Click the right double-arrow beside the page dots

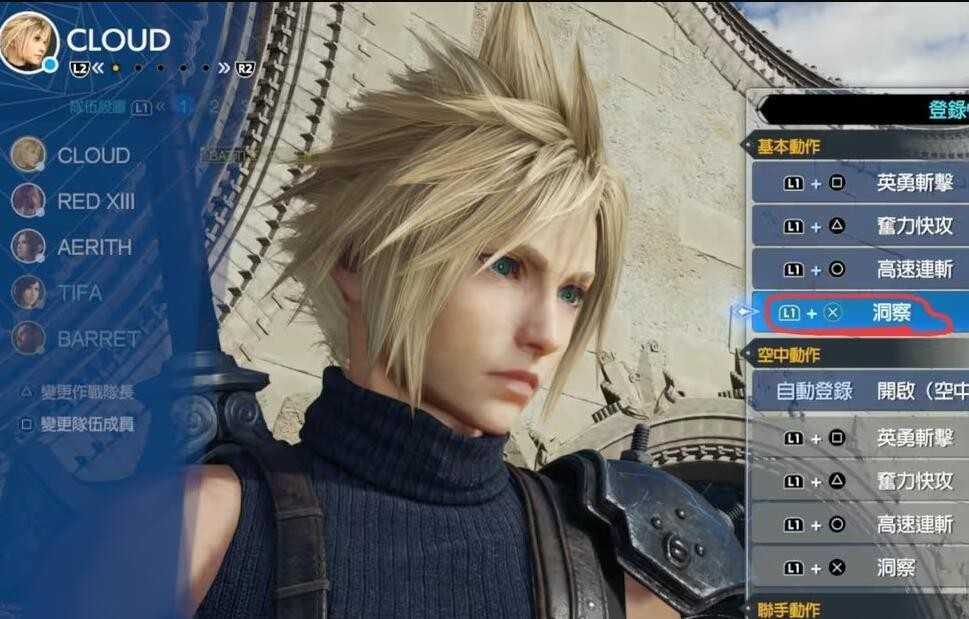223,68
